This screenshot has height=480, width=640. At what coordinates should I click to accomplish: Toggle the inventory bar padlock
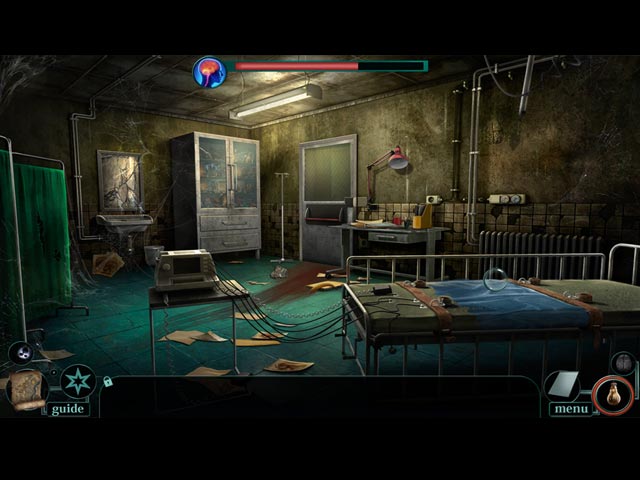108,381
